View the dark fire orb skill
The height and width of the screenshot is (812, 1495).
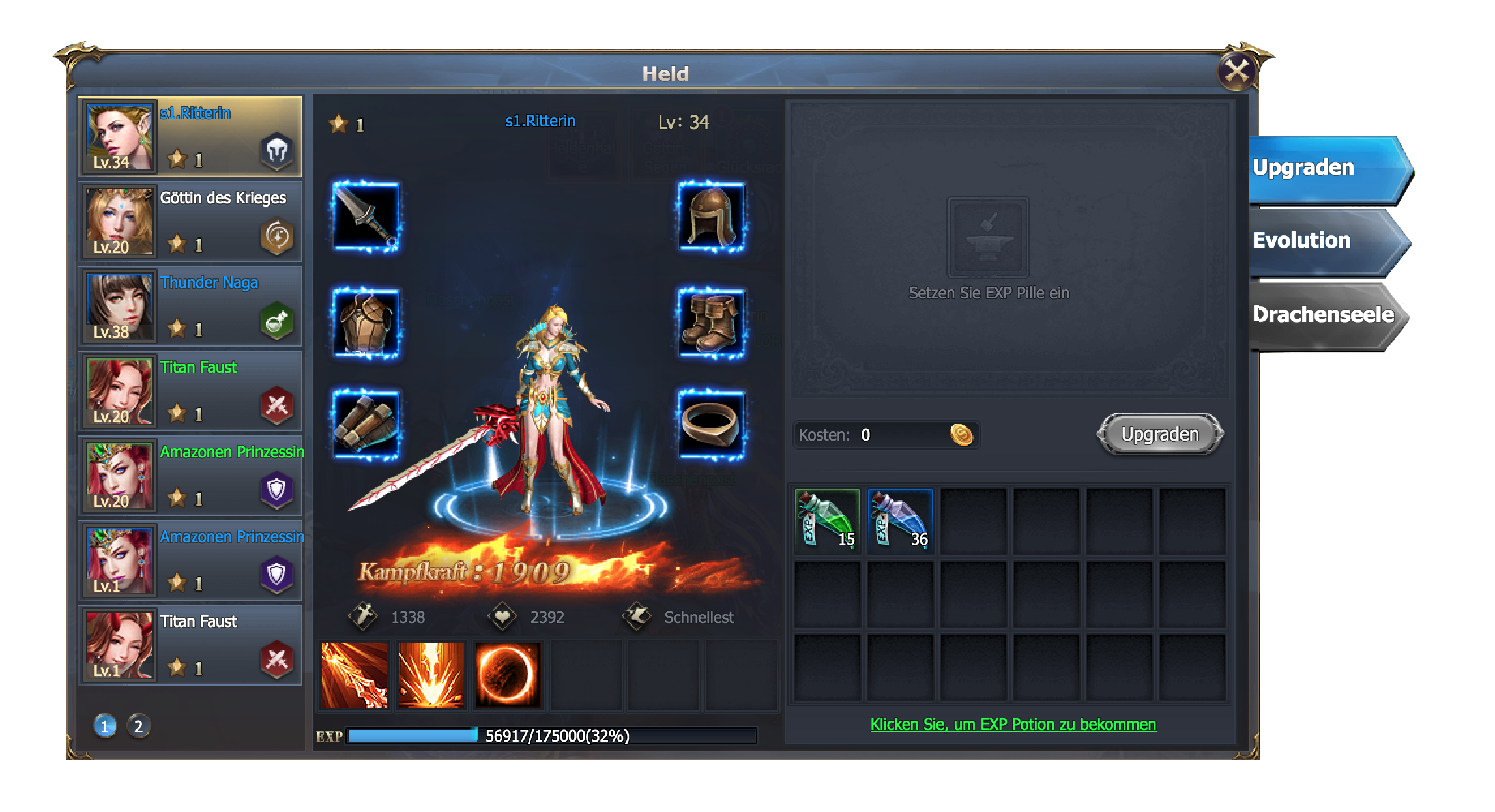tap(507, 675)
